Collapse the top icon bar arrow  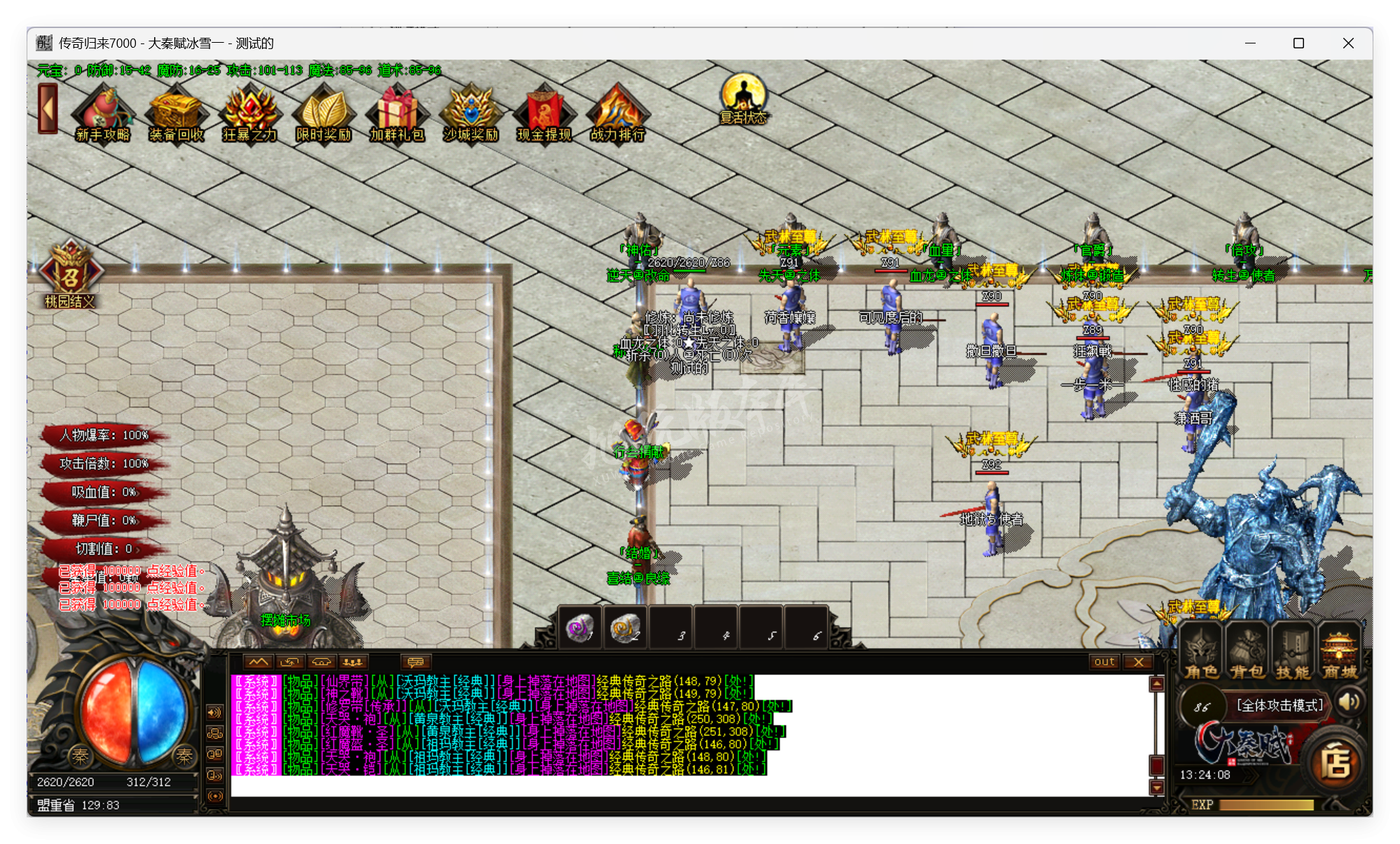[48, 109]
